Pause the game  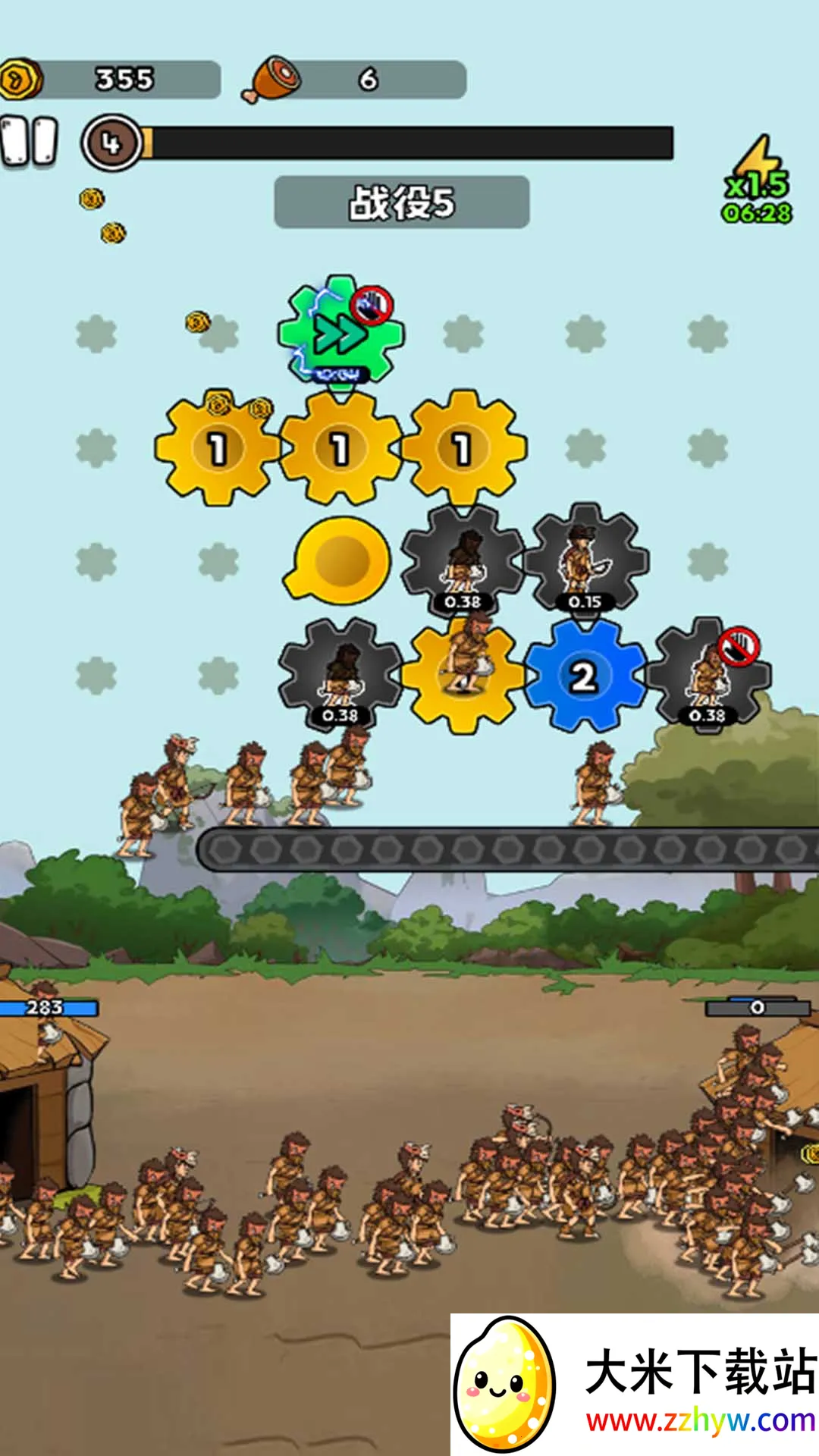(30, 142)
